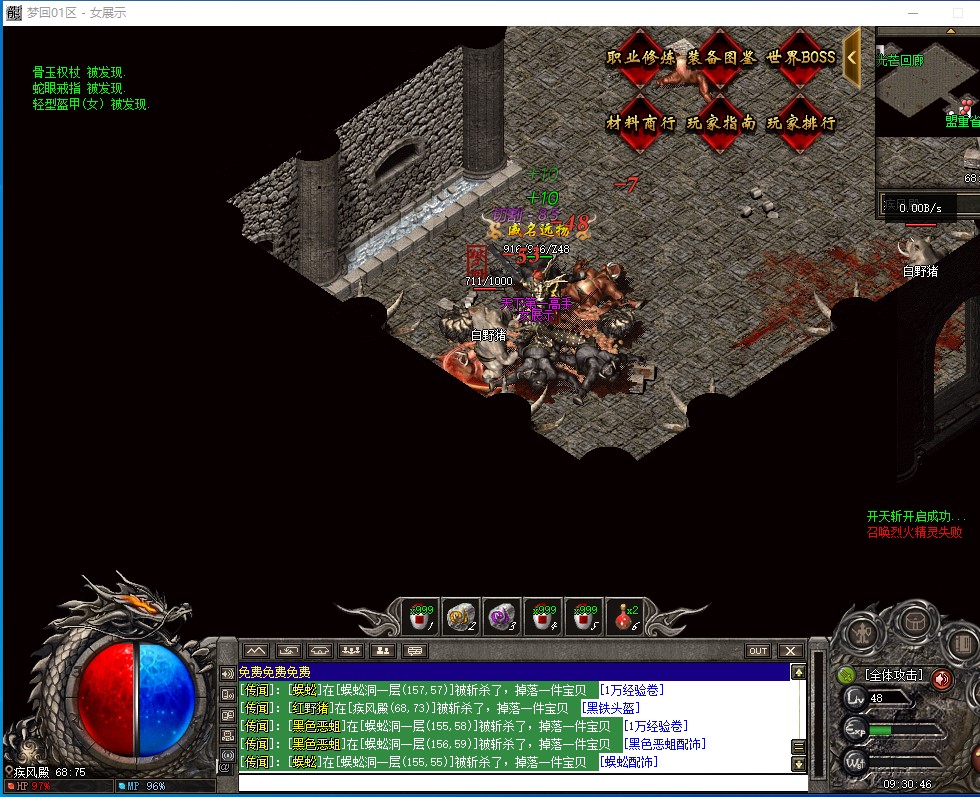The height and width of the screenshot is (797, 980).
Task: Toggle the red sound speaker button
Action: click(x=941, y=679)
